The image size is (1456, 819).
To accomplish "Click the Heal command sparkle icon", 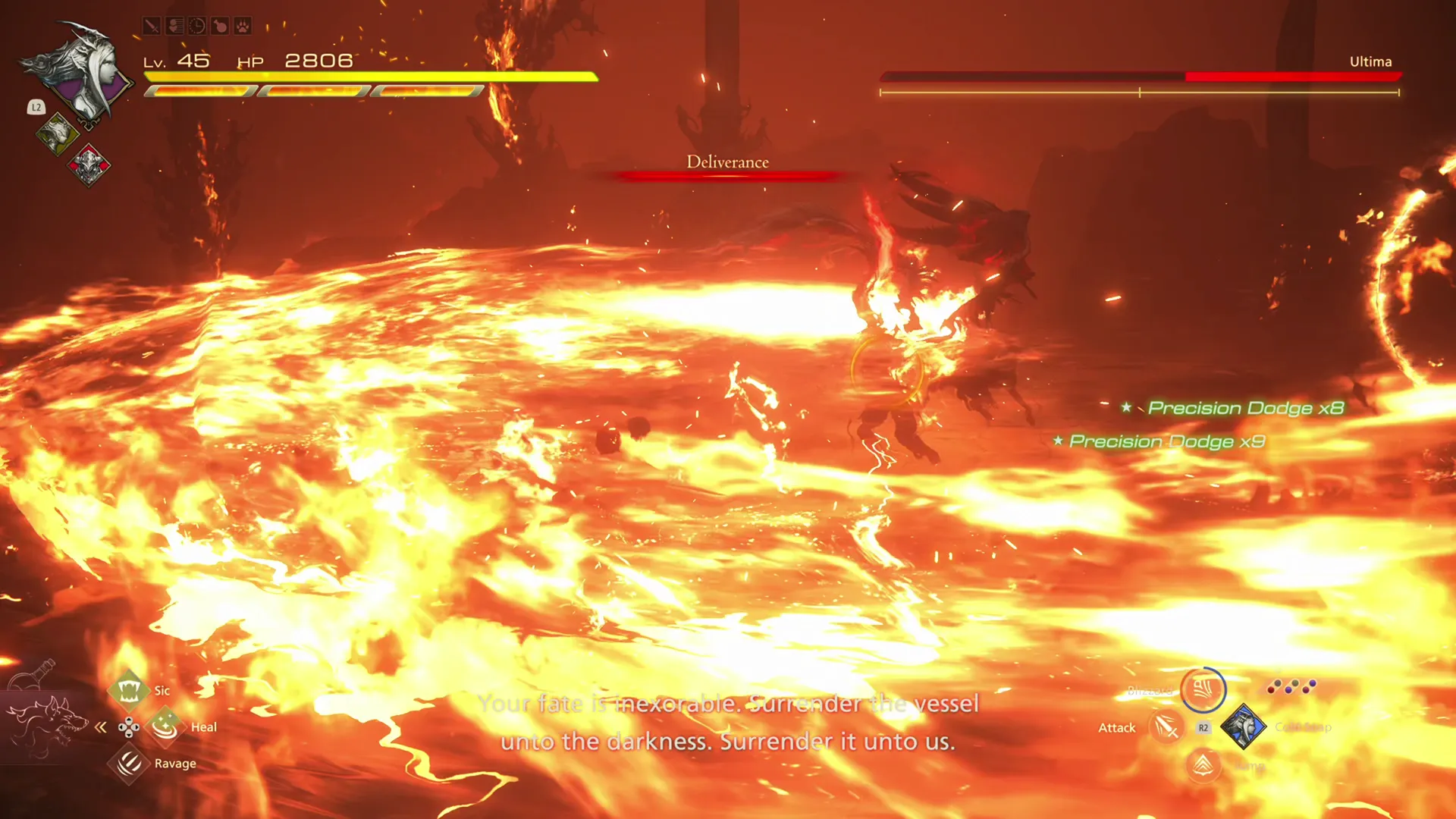I will [165, 726].
